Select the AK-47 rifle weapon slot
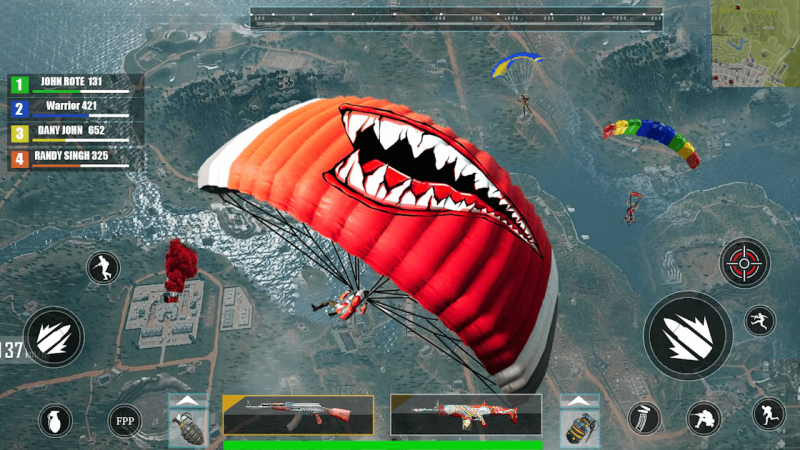Viewport: 800px width, 450px height. pyautogui.click(x=298, y=414)
